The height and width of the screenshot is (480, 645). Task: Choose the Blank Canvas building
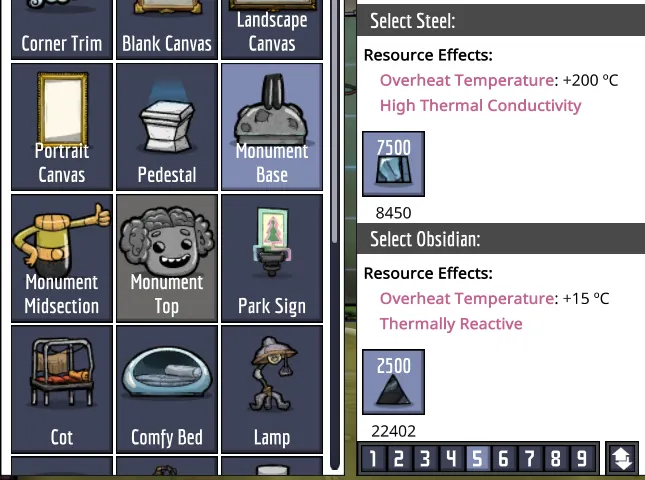pos(167,28)
